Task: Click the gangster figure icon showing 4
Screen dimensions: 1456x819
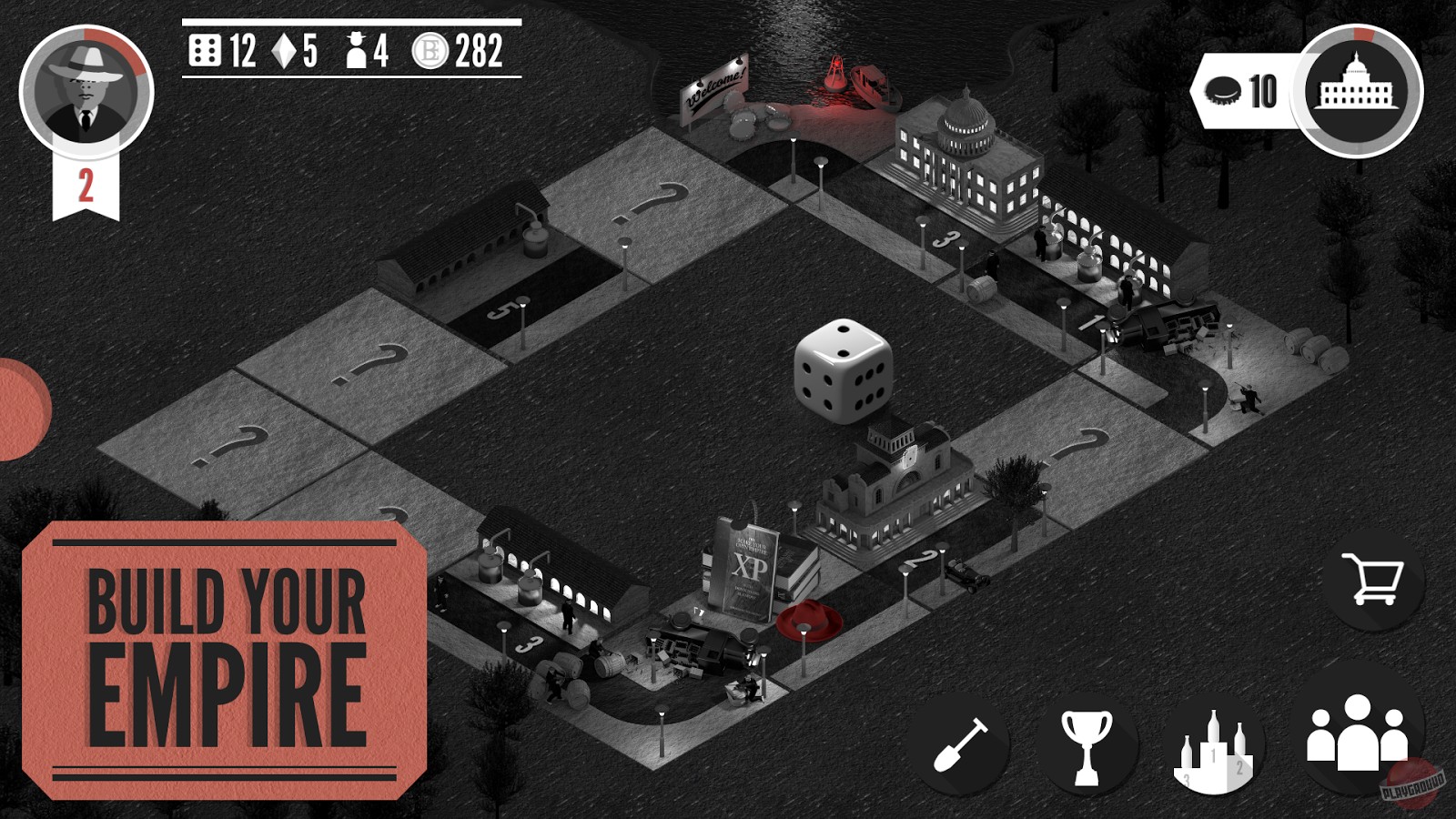Action: click(x=359, y=52)
